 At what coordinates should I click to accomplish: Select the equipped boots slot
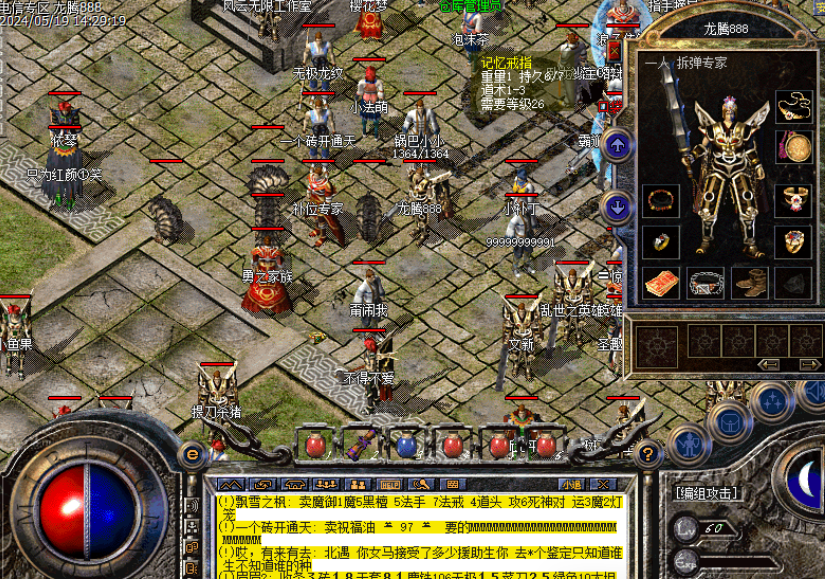pos(750,282)
